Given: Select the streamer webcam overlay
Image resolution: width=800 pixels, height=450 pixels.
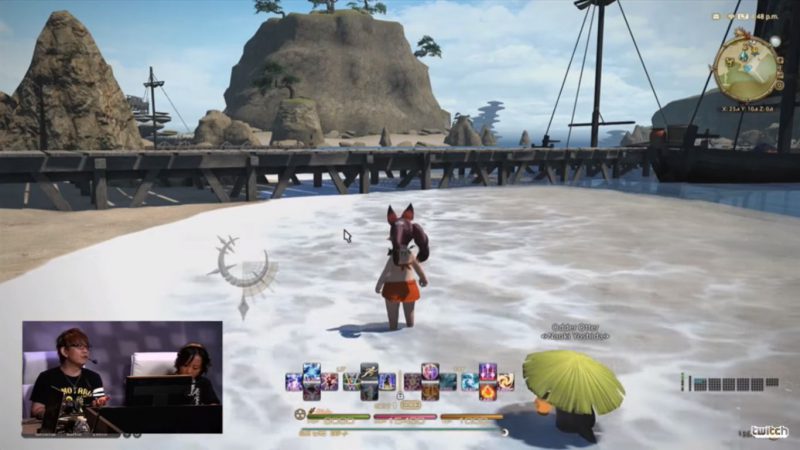Looking at the screenshot, I should coord(122,377).
